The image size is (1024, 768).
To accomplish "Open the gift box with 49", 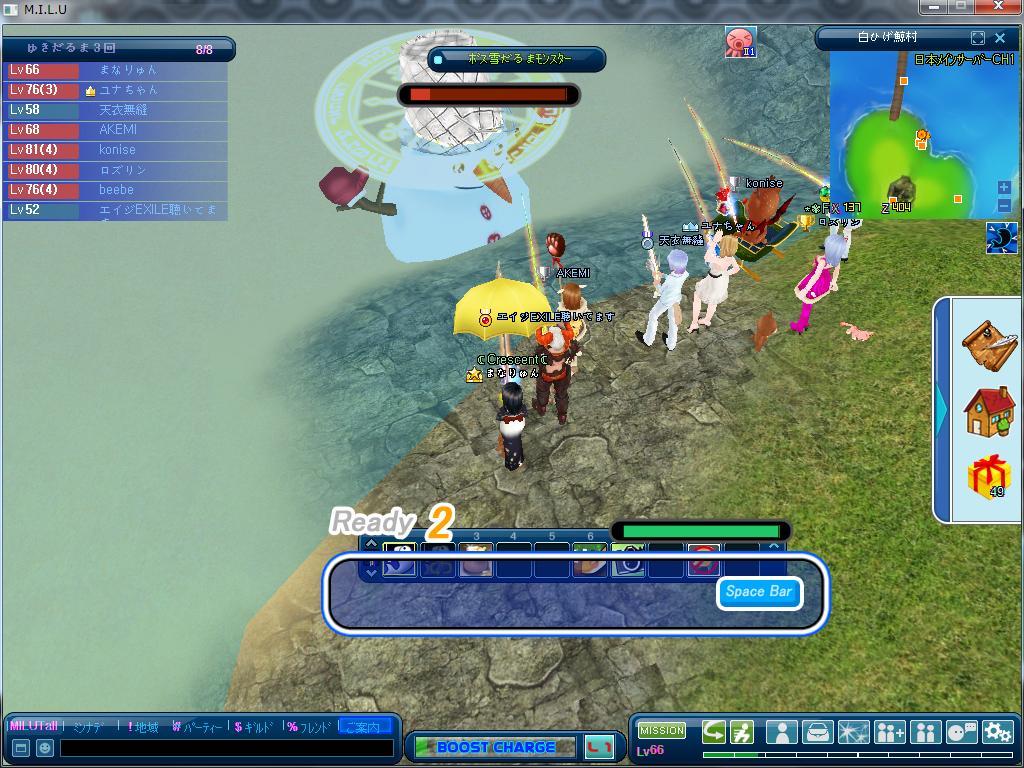I will [x=988, y=477].
